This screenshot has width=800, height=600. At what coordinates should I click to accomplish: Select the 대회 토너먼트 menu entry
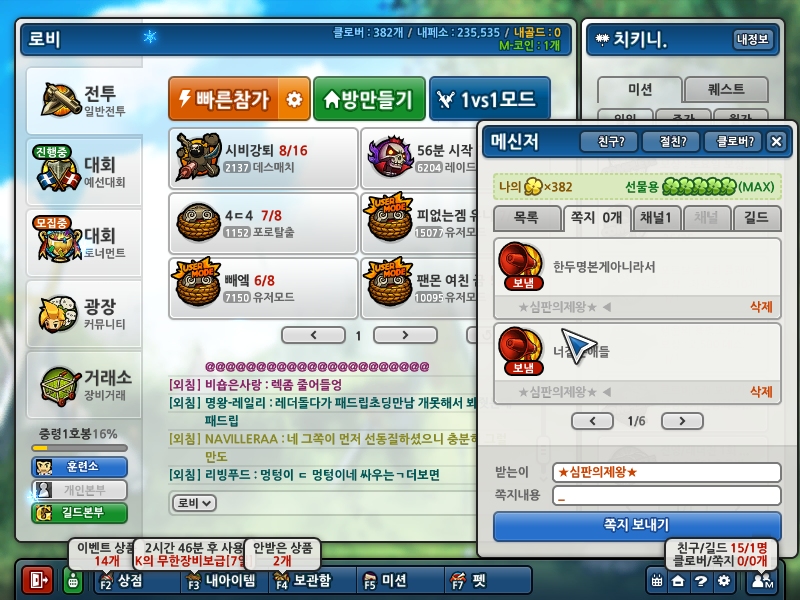(84, 242)
